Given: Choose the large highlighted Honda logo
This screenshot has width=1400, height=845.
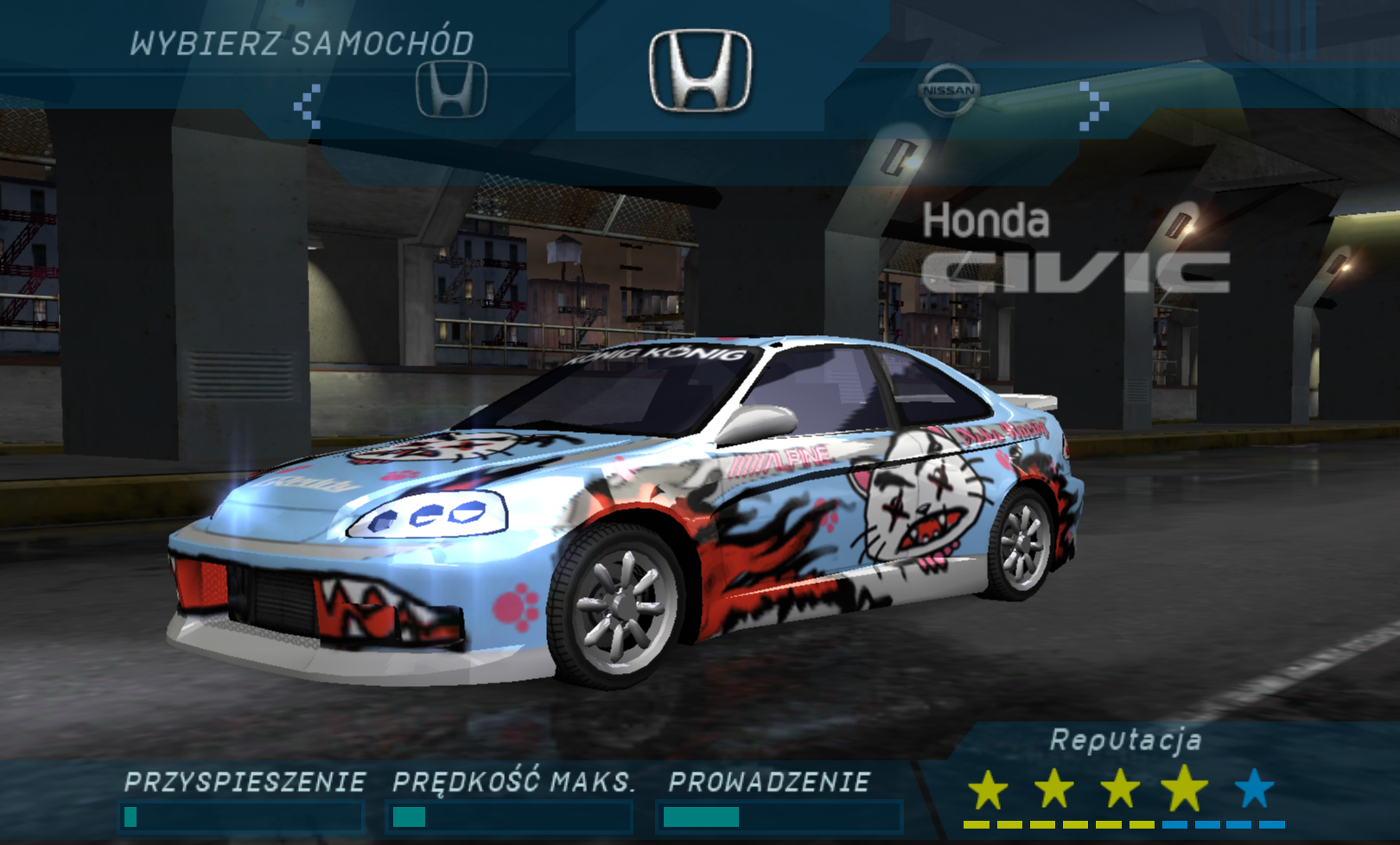Looking at the screenshot, I should 700,71.
